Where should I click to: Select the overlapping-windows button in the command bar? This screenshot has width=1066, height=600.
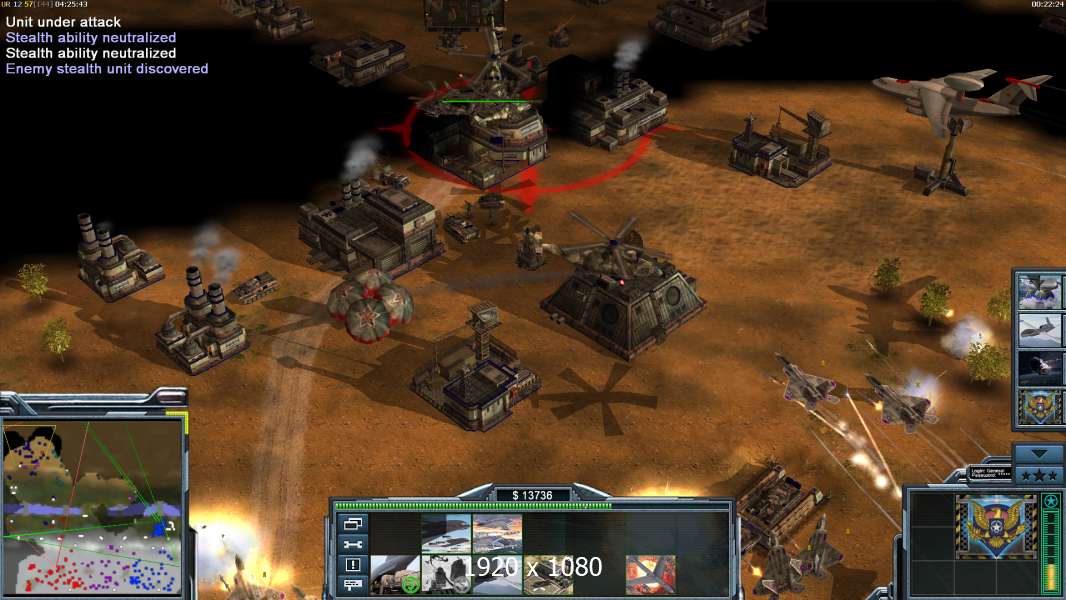[353, 523]
